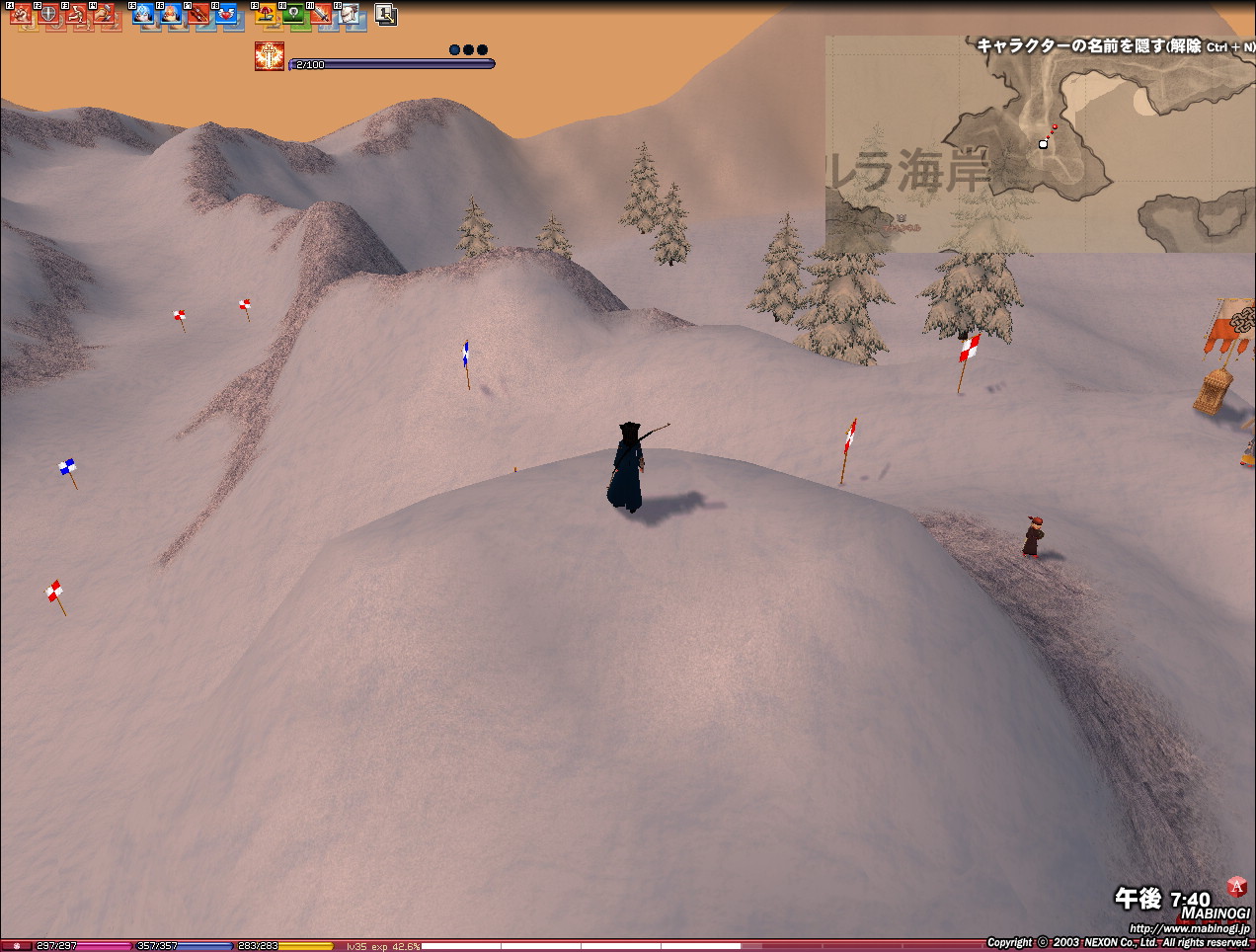Use the F8 winged heart skill
Viewport: 1256px width, 952px height.
pos(228,16)
